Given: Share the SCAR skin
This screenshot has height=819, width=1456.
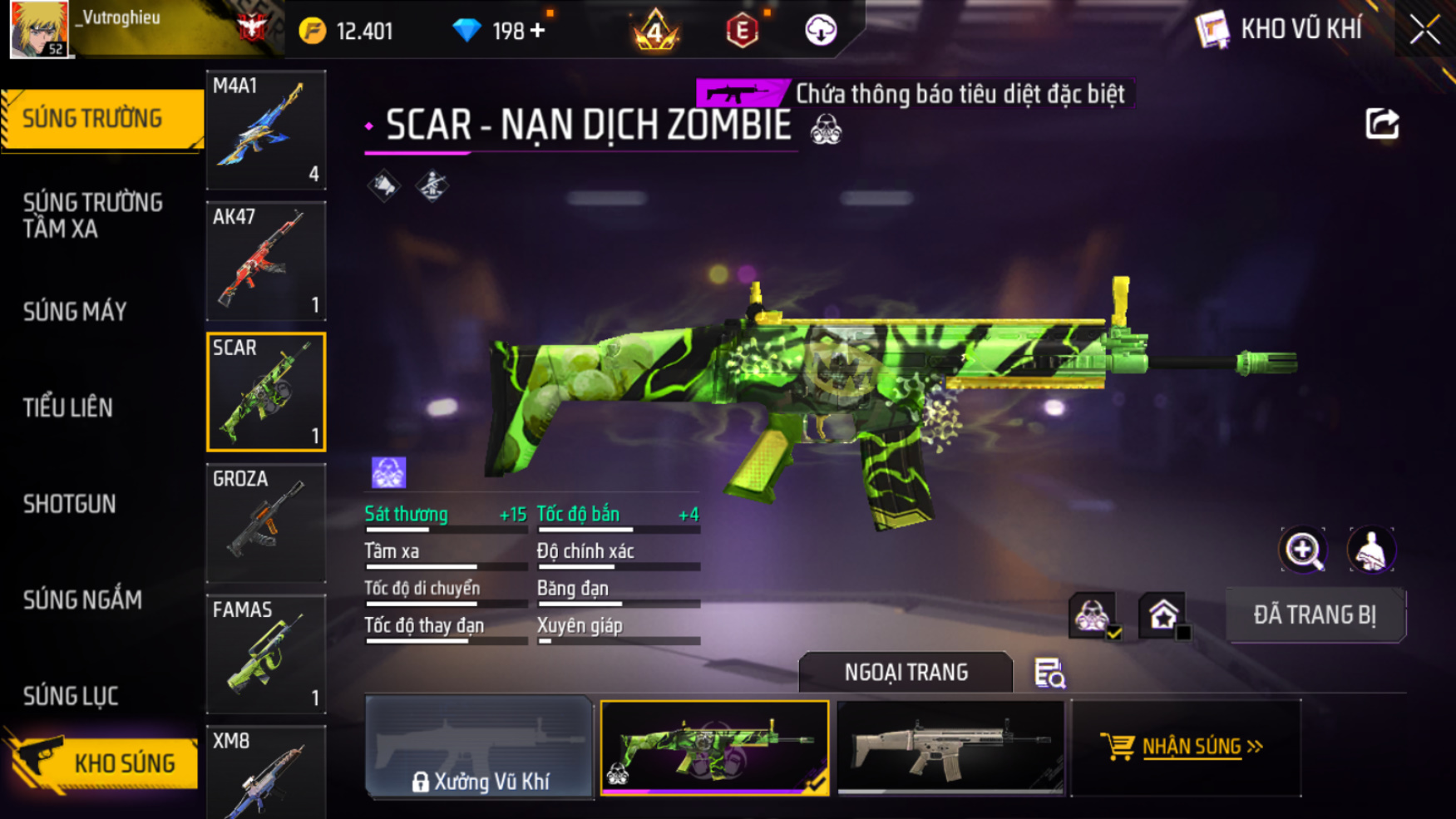Looking at the screenshot, I should pos(1382,125).
